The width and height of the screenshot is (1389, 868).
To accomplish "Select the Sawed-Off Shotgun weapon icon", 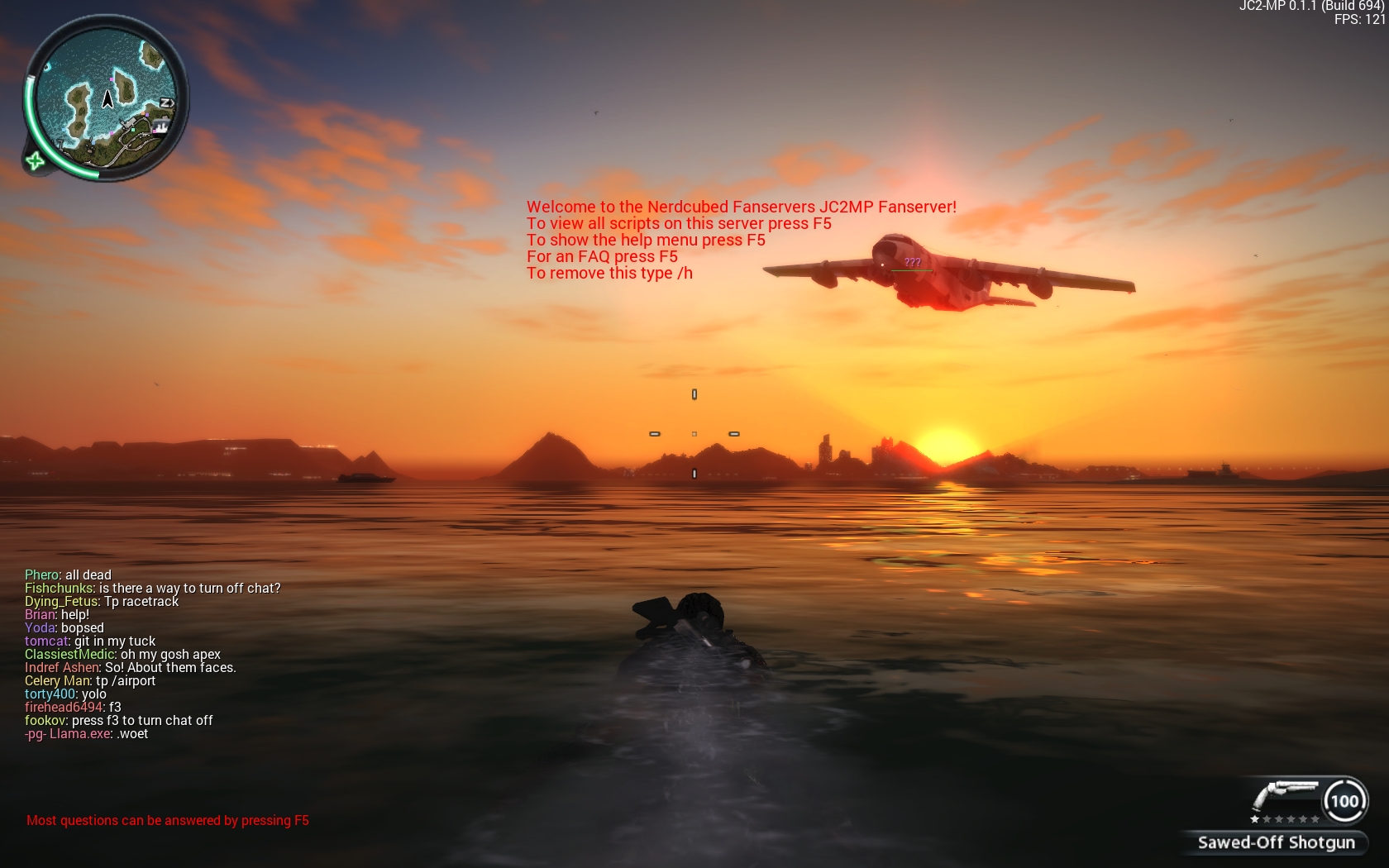I will point(1284,797).
